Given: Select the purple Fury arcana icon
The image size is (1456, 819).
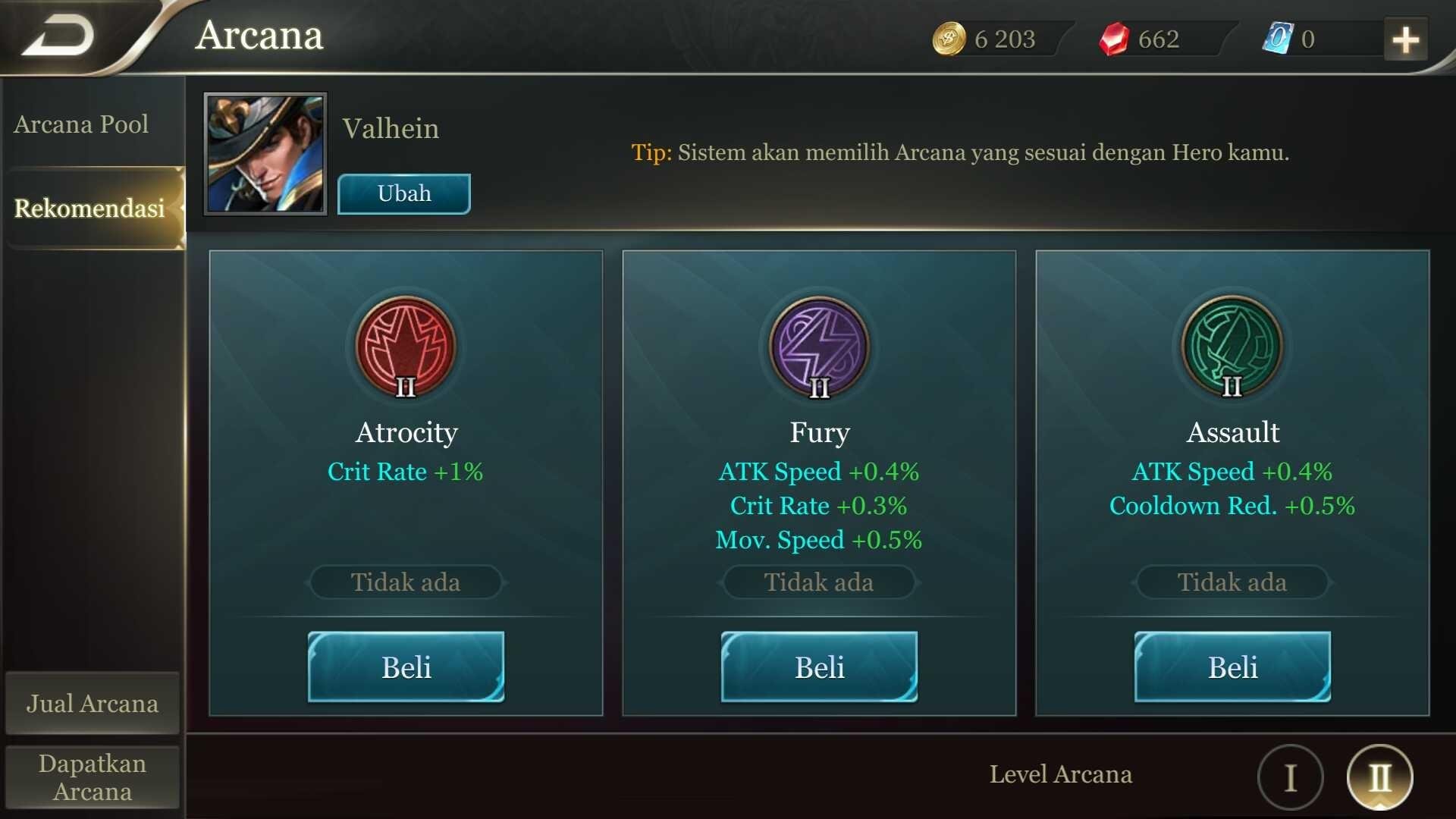Looking at the screenshot, I should (819, 347).
